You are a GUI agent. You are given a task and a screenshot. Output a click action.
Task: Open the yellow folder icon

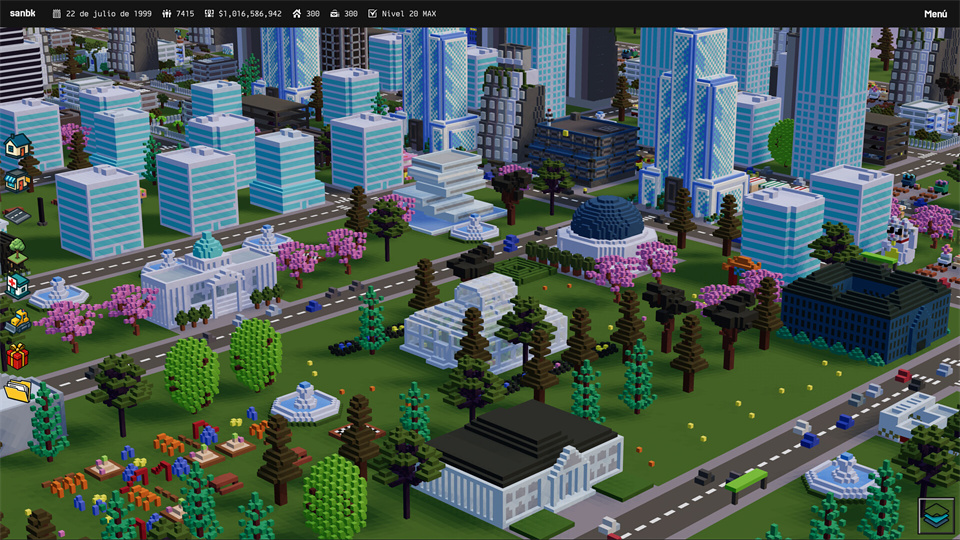tap(17, 390)
